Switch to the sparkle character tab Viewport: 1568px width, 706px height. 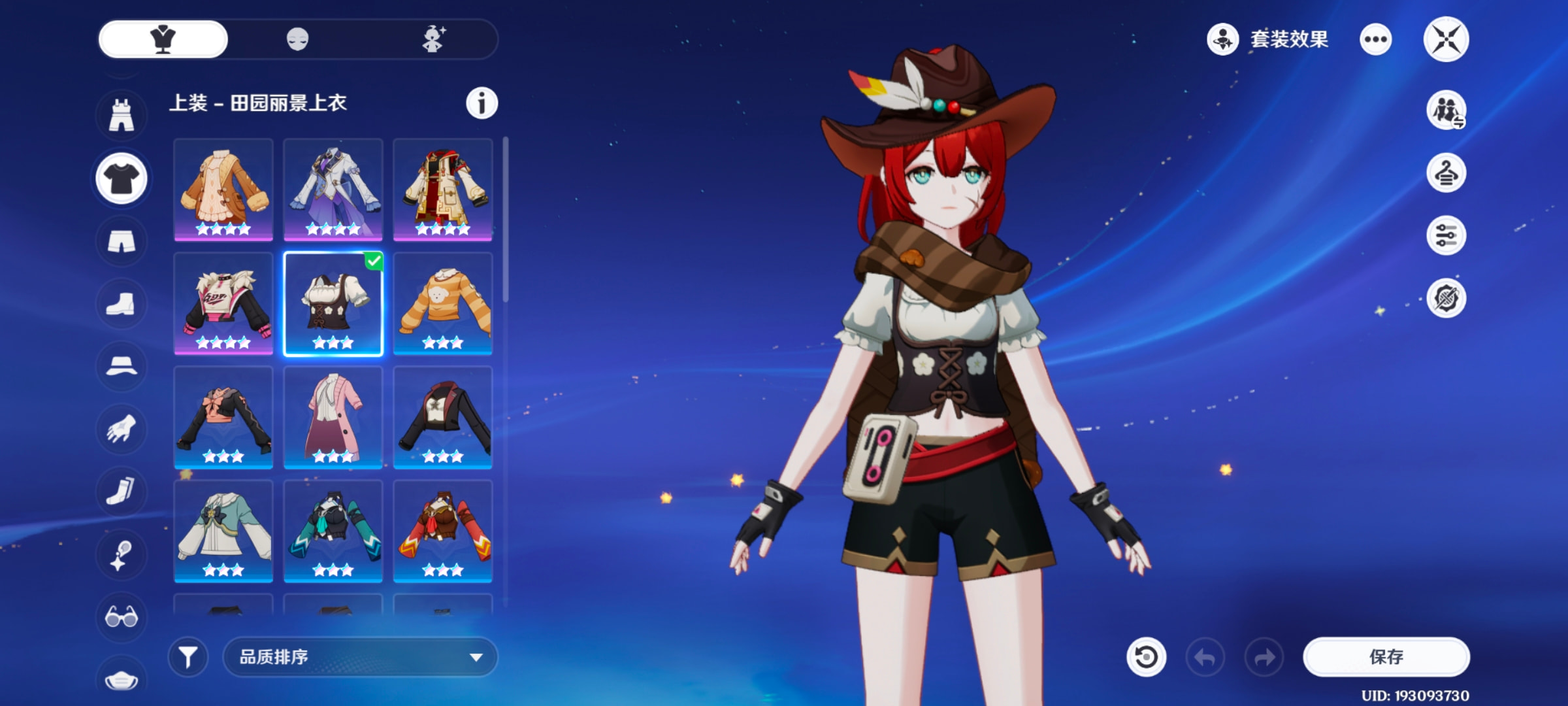(433, 39)
